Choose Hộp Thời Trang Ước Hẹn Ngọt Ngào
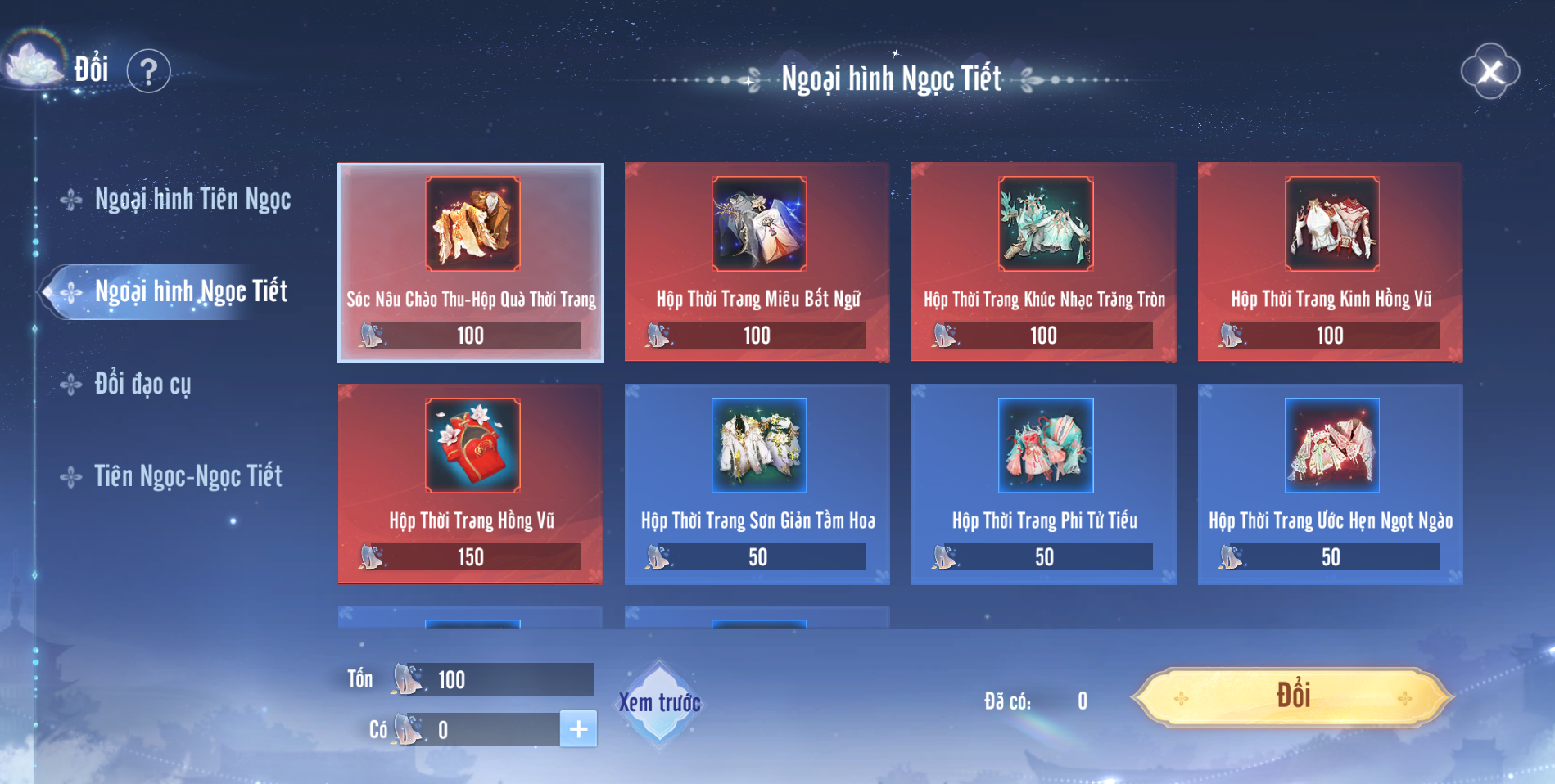 click(x=1331, y=484)
